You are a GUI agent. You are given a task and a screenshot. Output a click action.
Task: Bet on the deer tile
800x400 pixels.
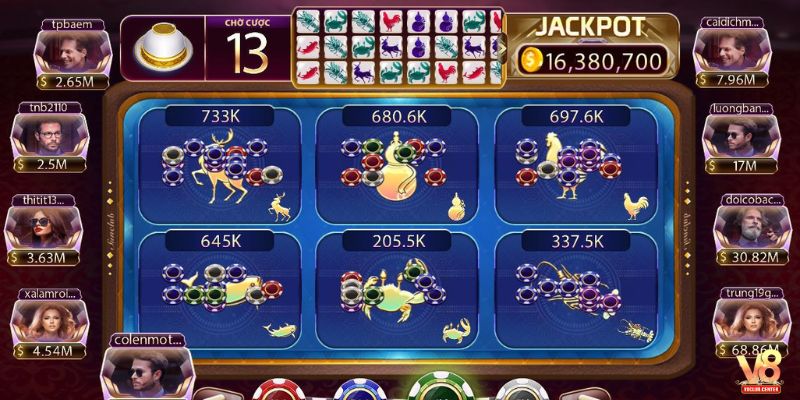[x=219, y=165]
